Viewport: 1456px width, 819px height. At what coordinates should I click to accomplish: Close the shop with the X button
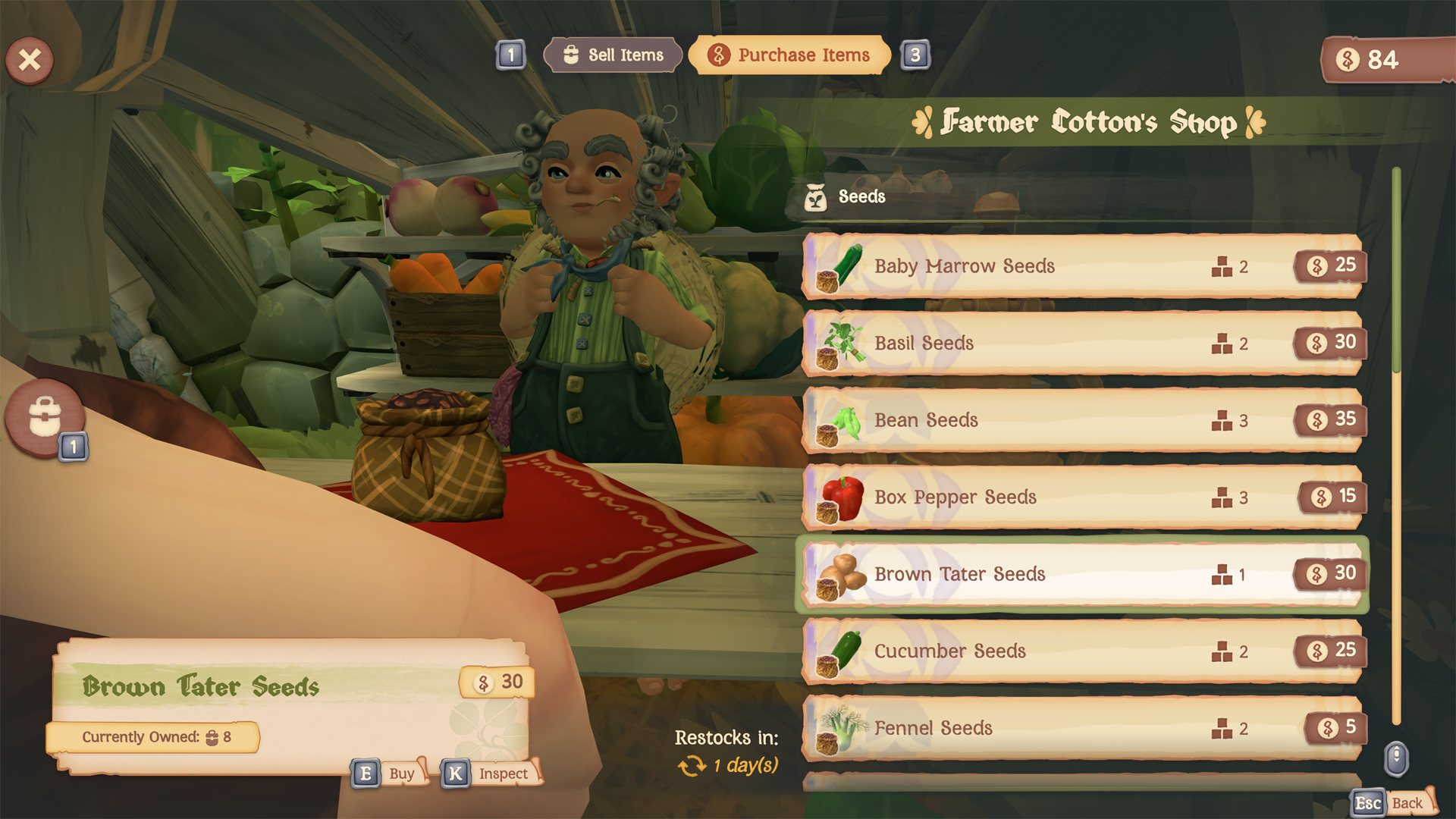click(x=30, y=60)
